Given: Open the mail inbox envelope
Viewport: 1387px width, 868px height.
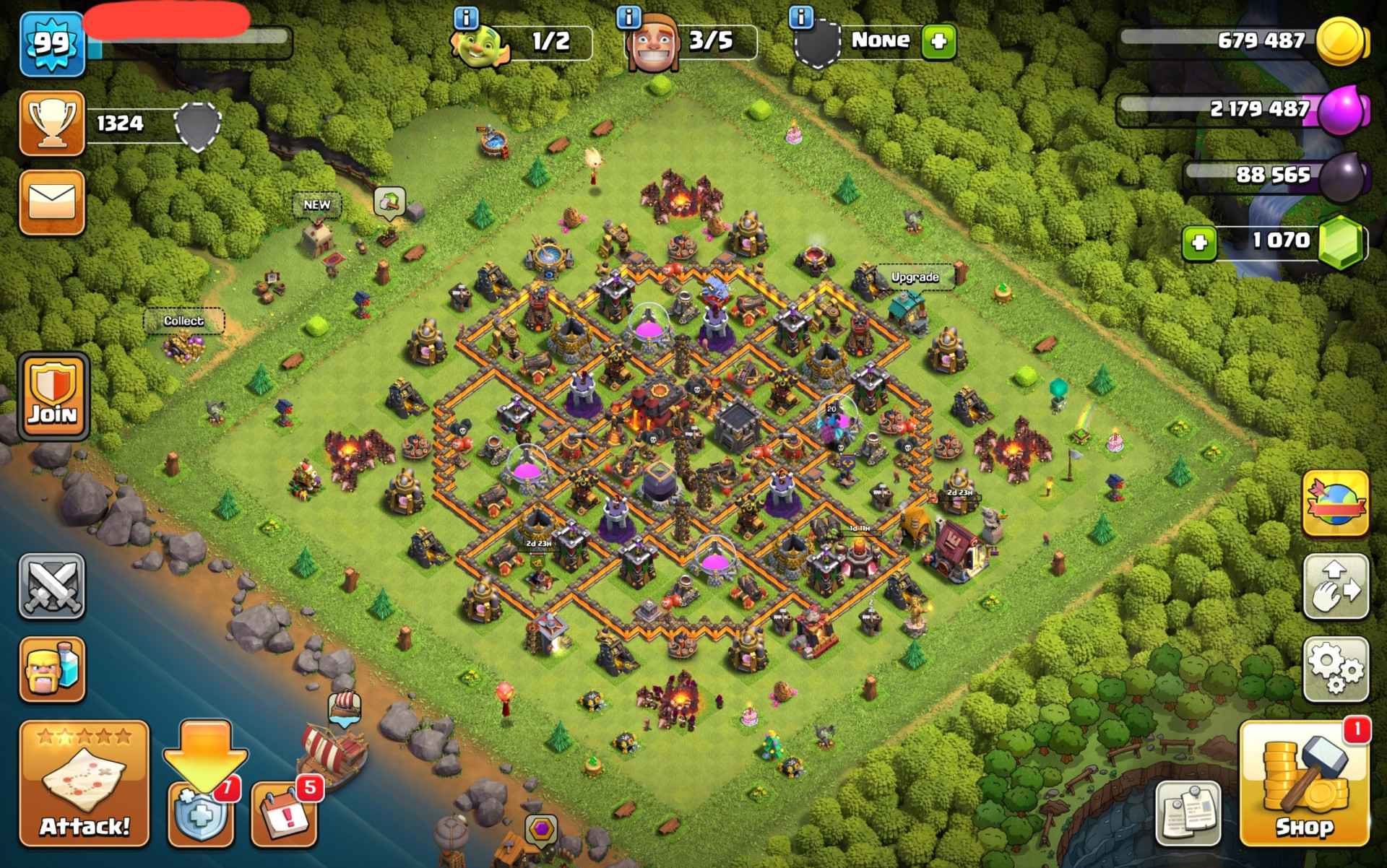Looking at the screenshot, I should (52, 201).
